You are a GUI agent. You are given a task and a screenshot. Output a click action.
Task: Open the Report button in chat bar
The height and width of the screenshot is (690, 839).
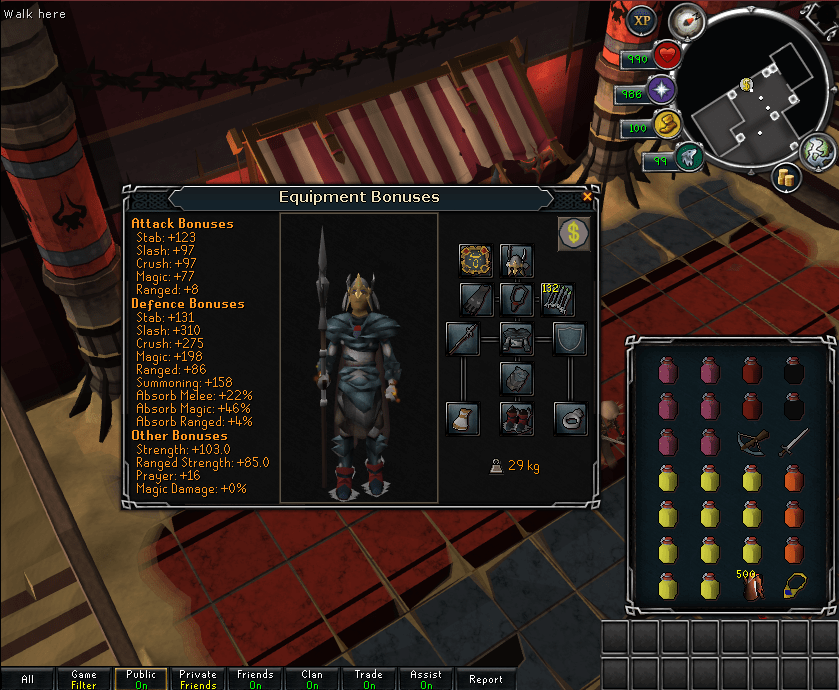[x=486, y=679]
